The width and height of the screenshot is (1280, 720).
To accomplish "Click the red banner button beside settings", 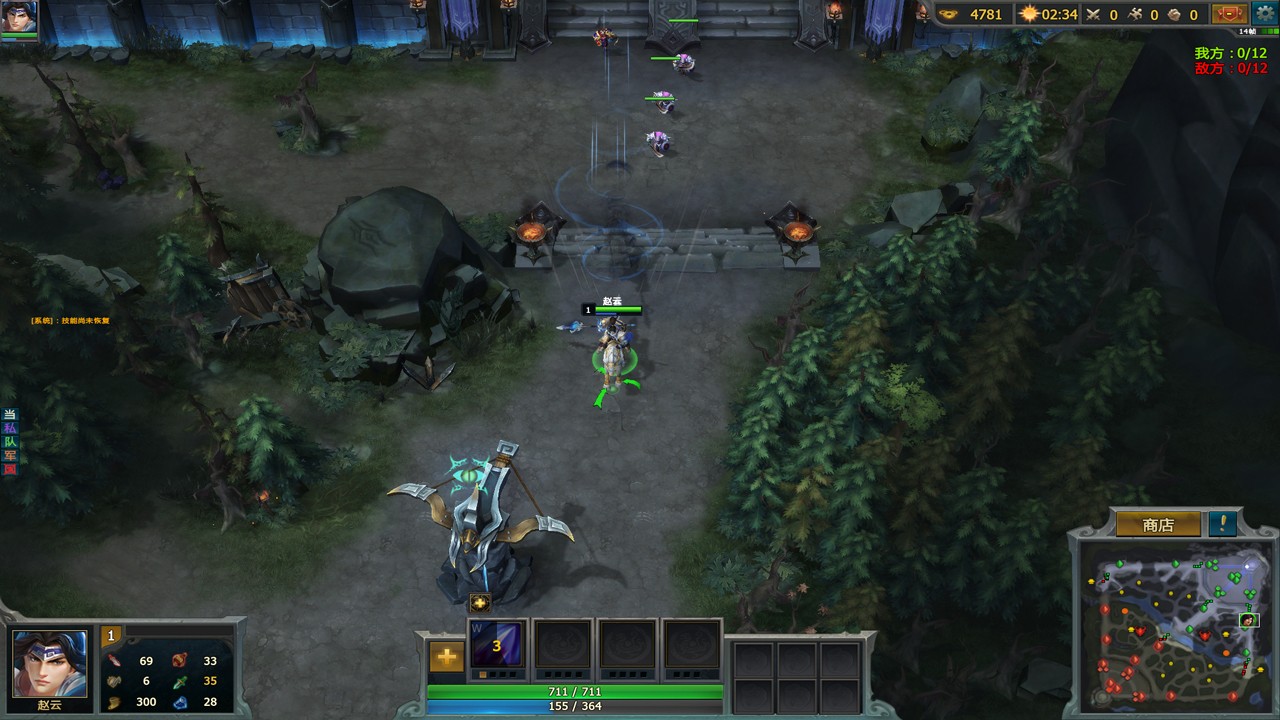I will coord(1229,14).
